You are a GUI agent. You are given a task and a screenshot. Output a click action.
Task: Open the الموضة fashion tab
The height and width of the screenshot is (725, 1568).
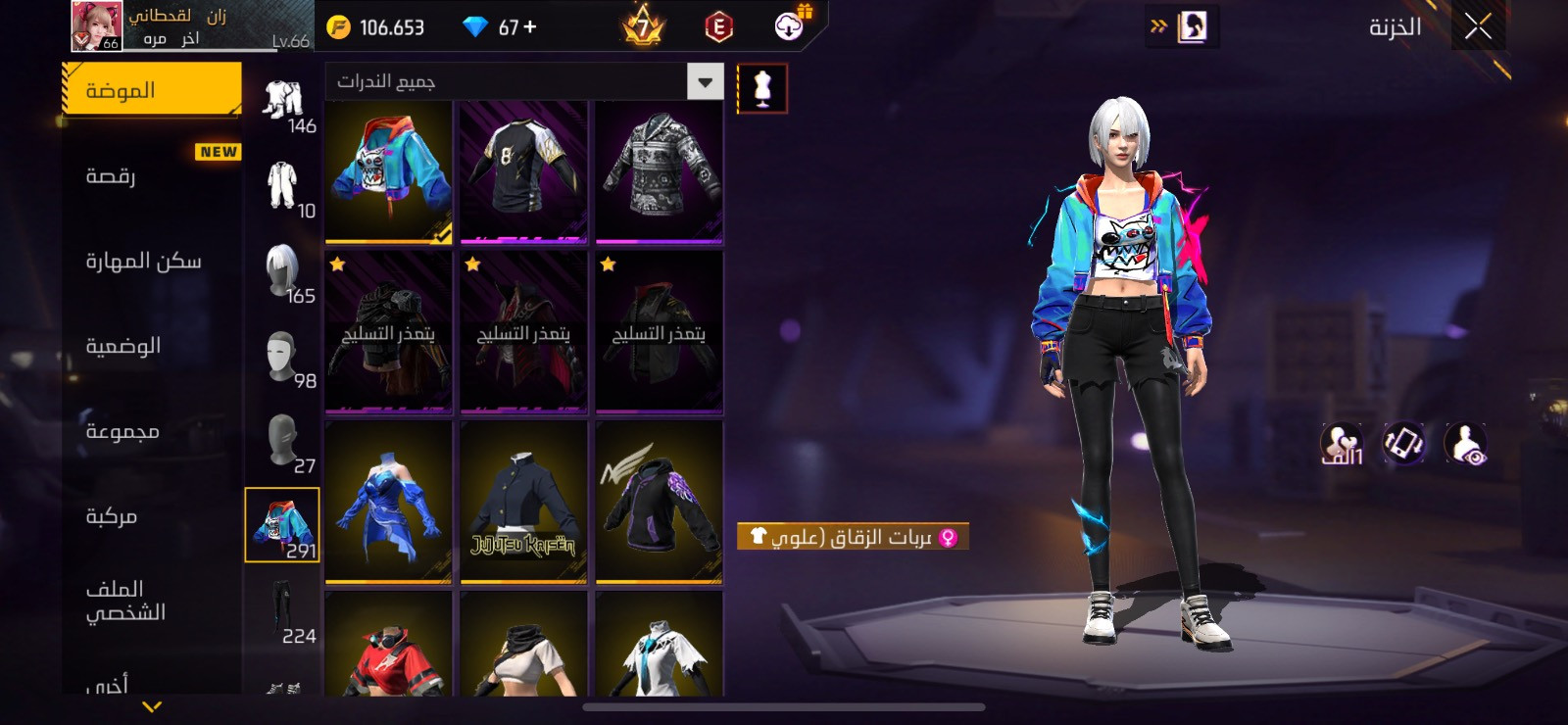151,90
